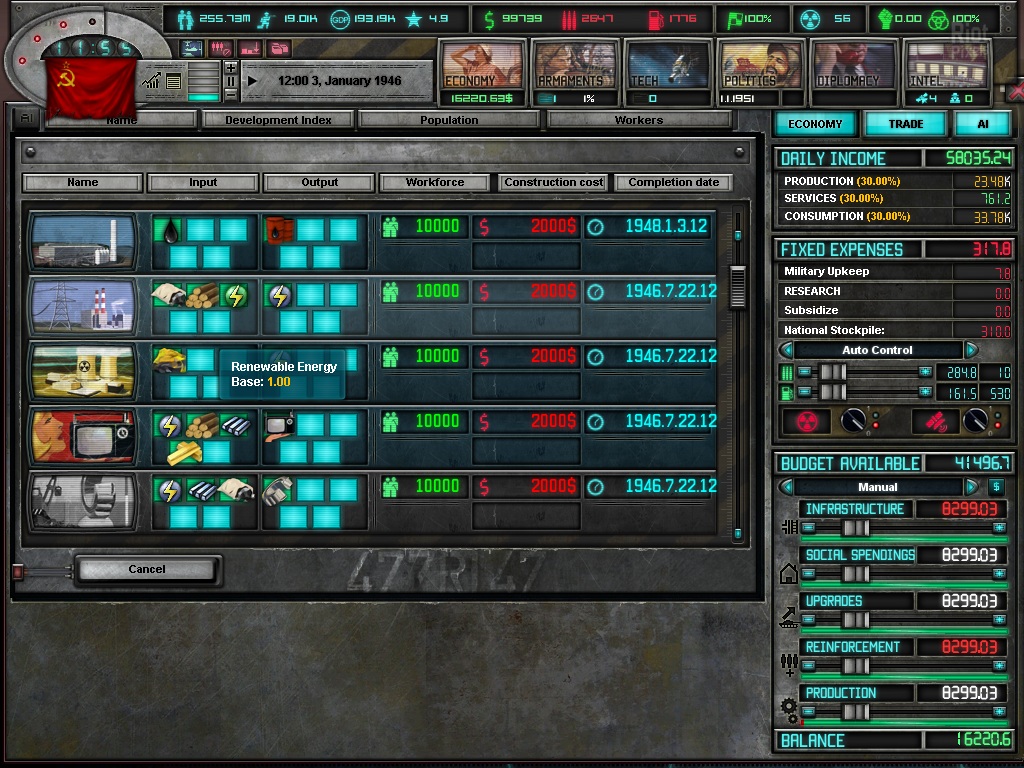The width and height of the screenshot is (1024, 768).
Task: Click the Soviet flag emblem
Action: tap(90, 87)
